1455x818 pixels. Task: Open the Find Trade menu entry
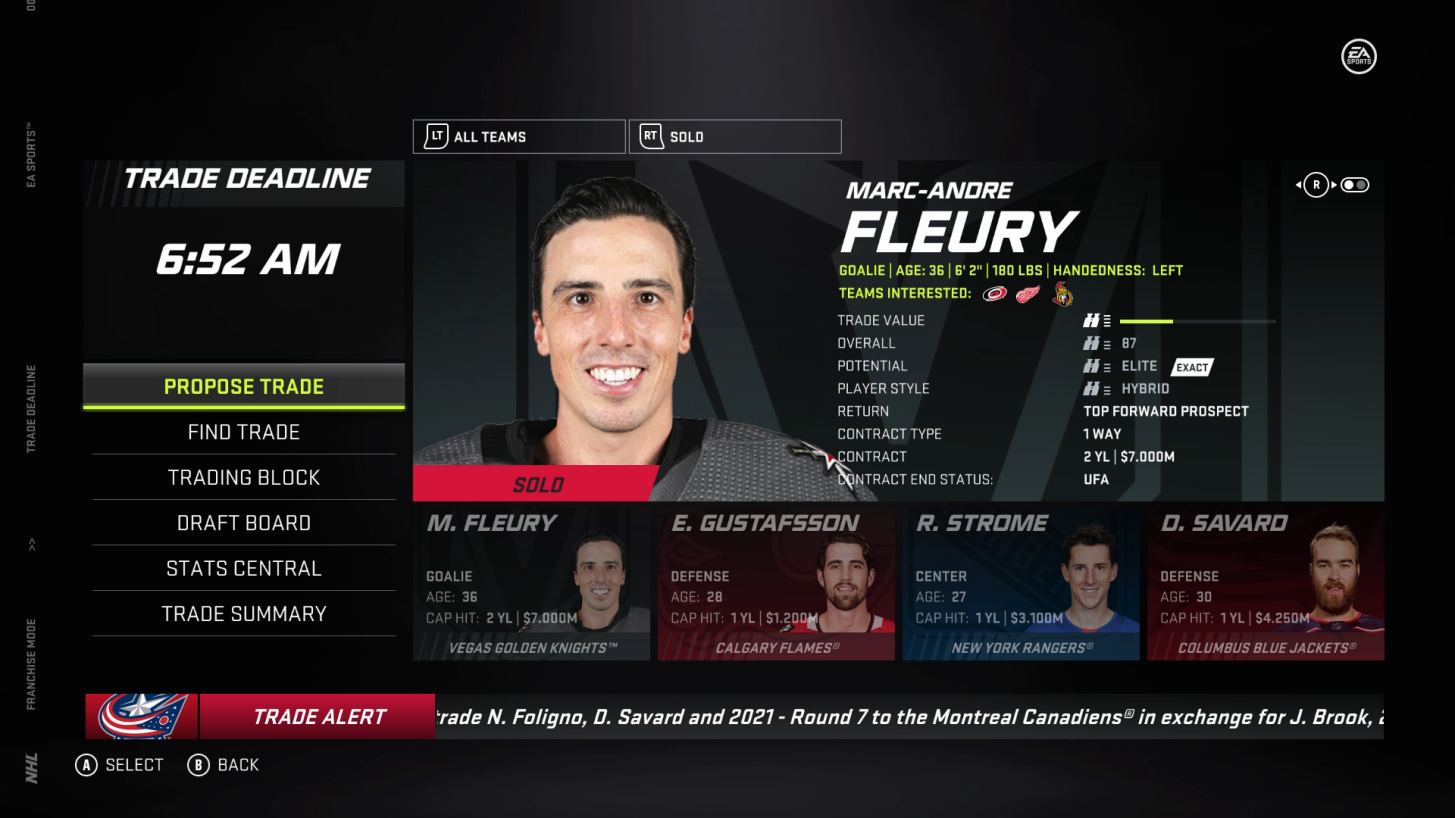coord(244,432)
